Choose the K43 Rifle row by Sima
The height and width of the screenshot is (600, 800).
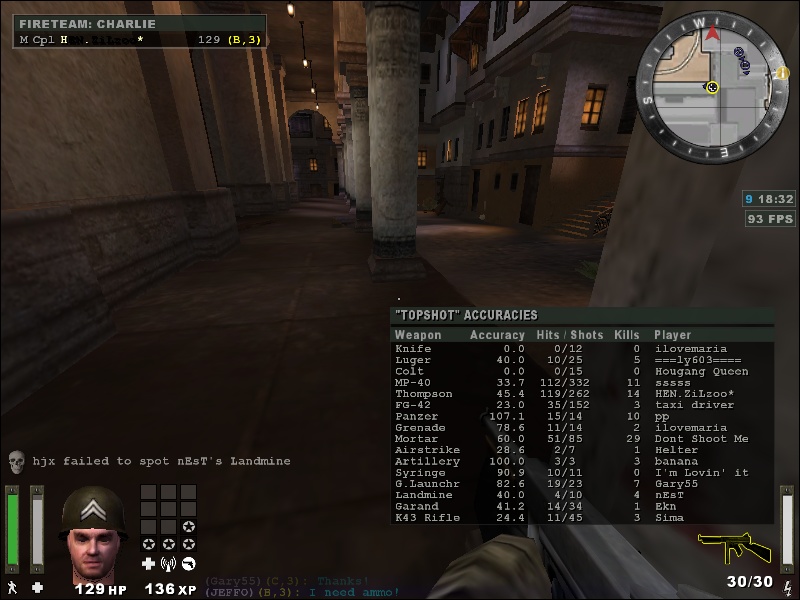pyautogui.click(x=581, y=518)
